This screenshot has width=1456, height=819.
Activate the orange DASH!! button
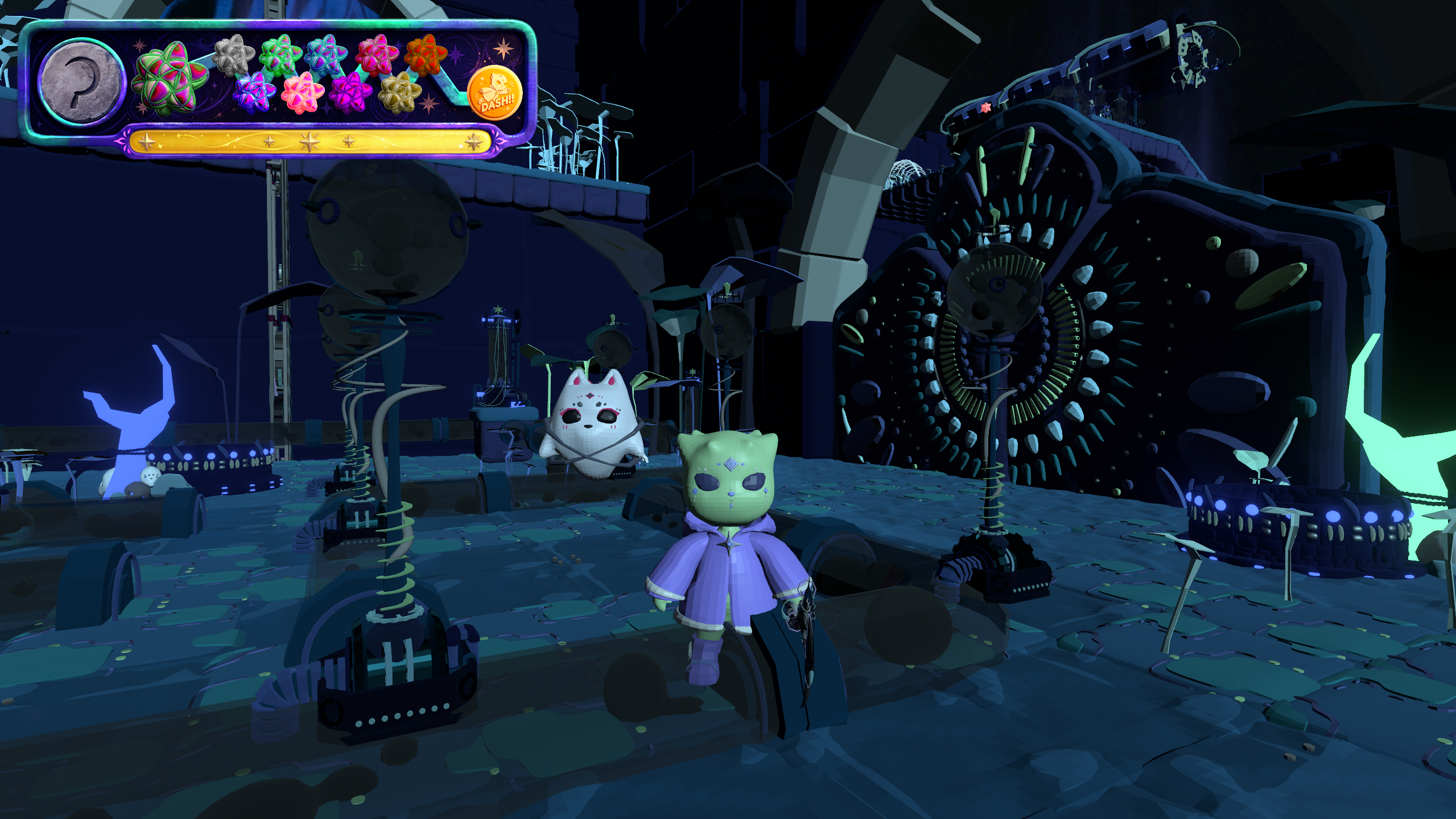pyautogui.click(x=495, y=93)
